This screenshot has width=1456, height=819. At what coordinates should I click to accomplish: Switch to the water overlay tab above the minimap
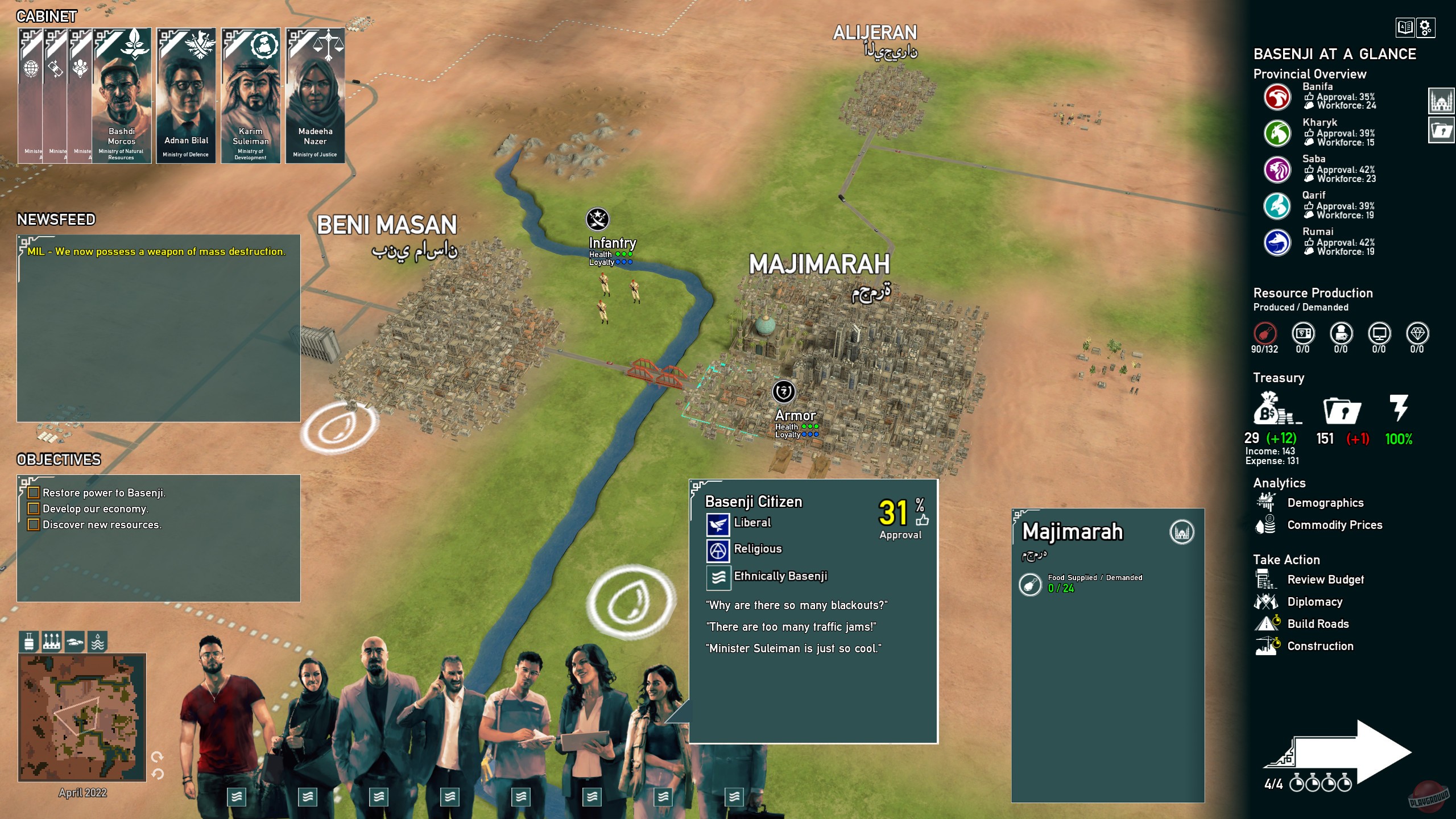coord(96,642)
